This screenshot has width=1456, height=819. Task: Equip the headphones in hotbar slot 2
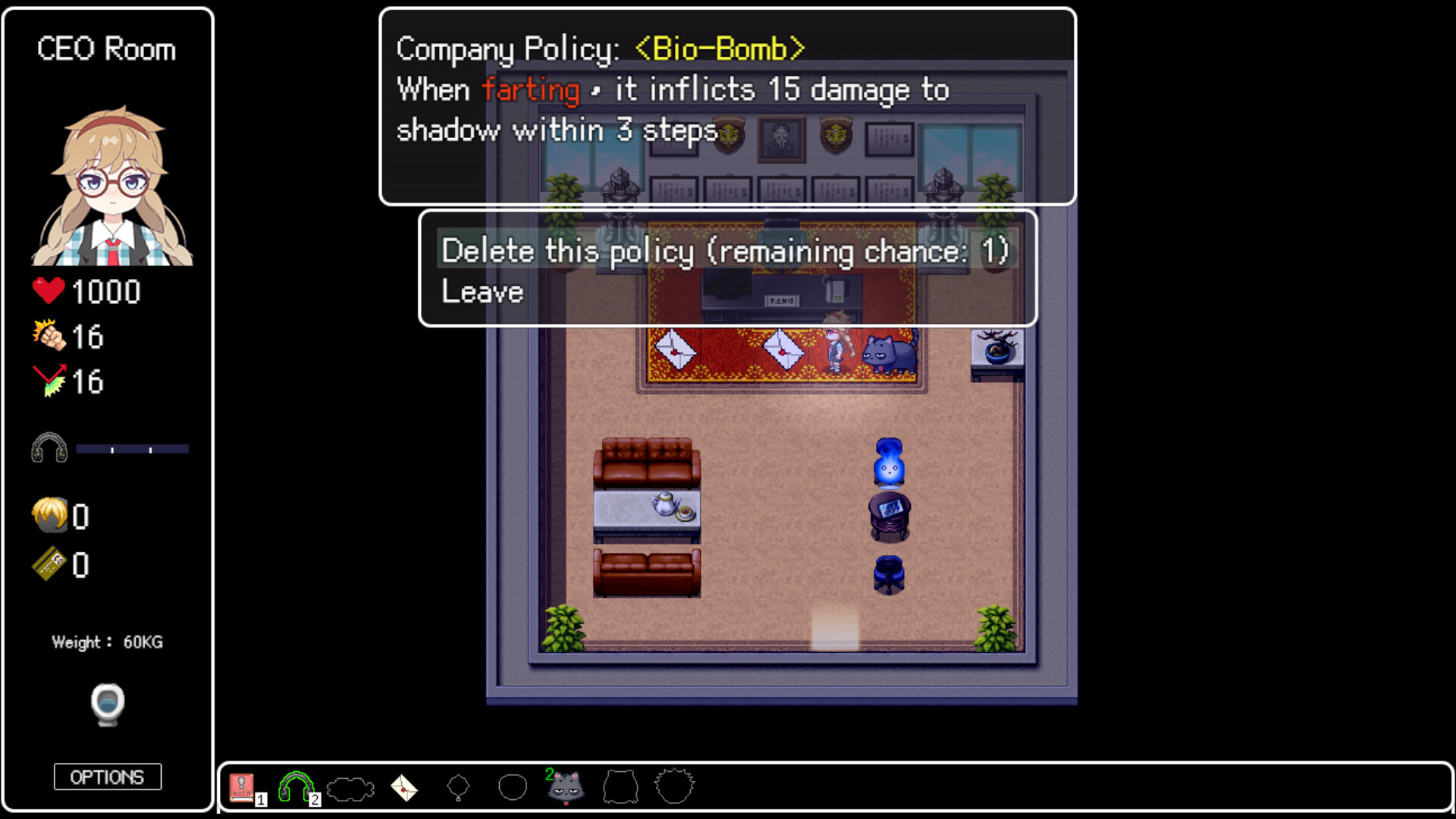tap(296, 784)
